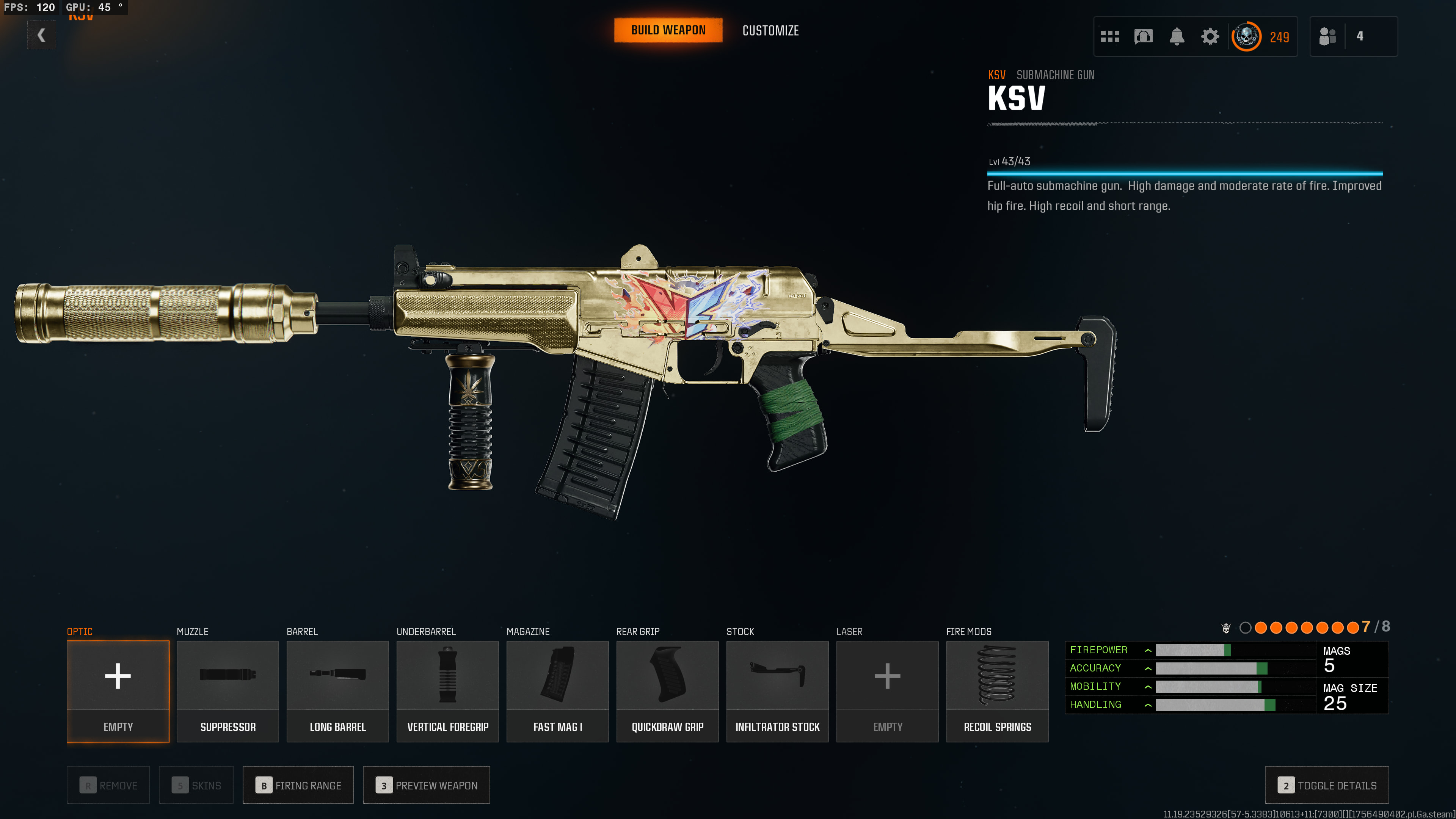Image resolution: width=1456 pixels, height=819 pixels.
Task: Switch to the Customize tab
Action: click(x=770, y=30)
